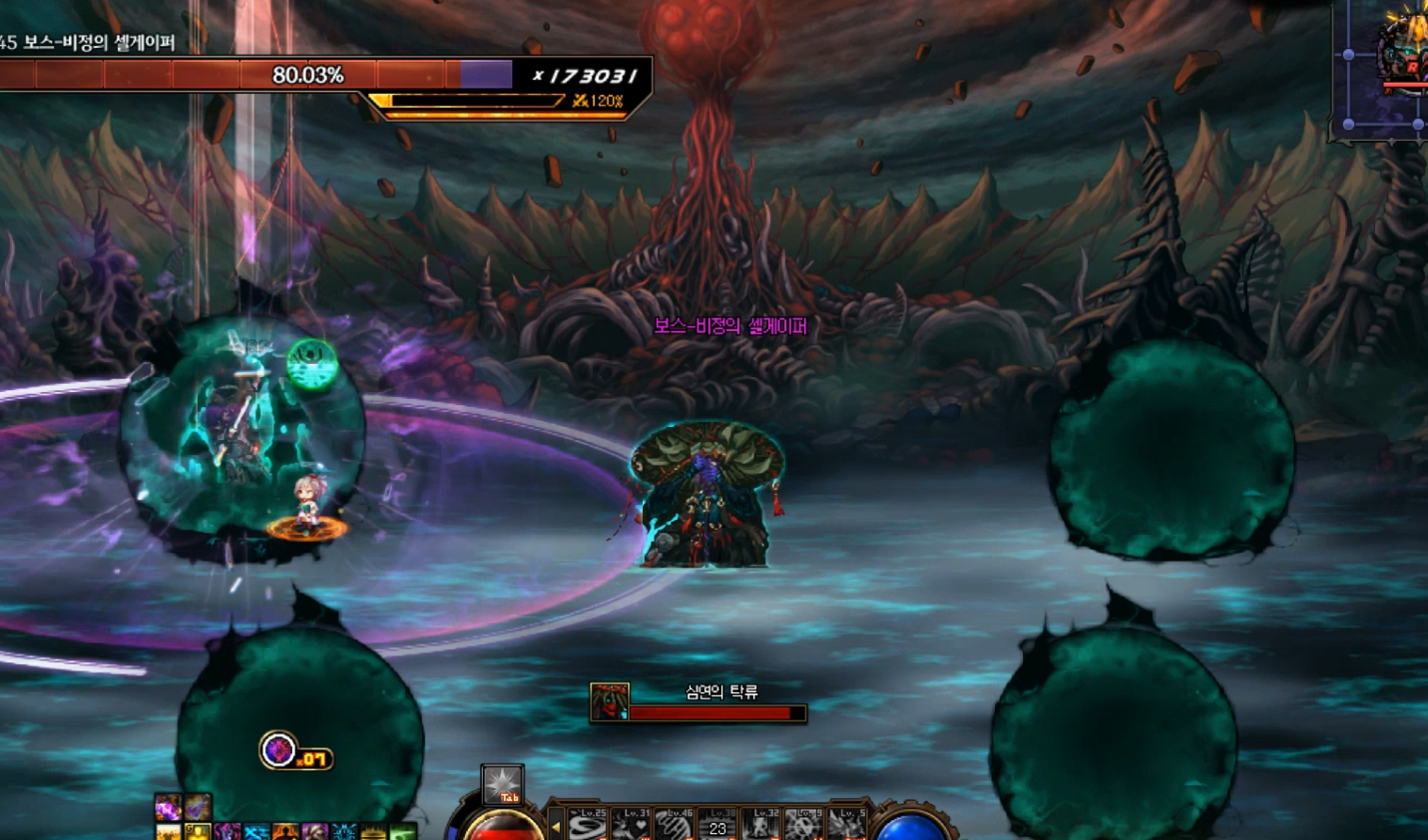The image size is (1428, 840).
Task: Click the skill bar left arrow
Action: pos(556,827)
